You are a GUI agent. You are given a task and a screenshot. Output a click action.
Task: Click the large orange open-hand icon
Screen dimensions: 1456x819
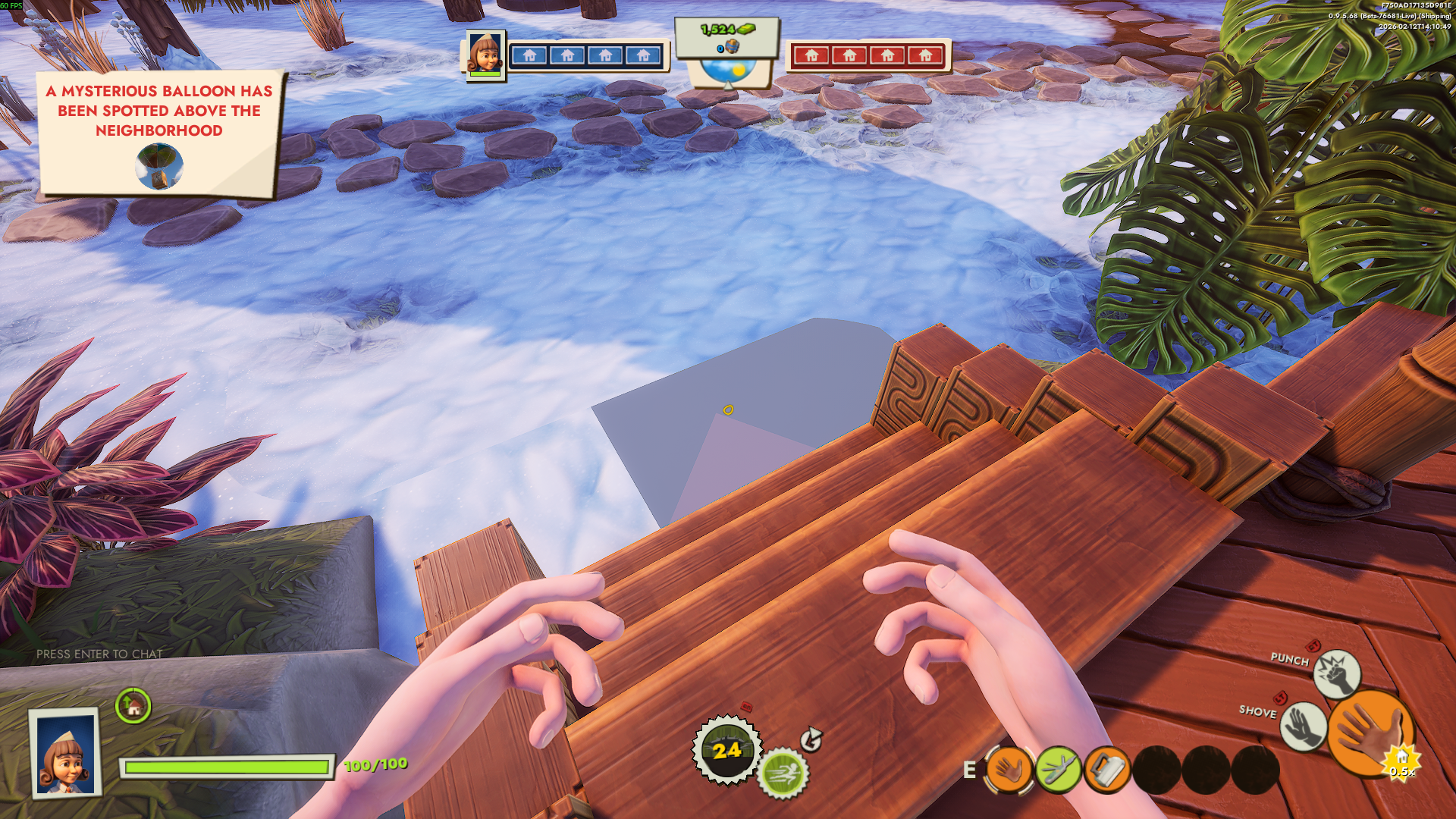[1370, 734]
